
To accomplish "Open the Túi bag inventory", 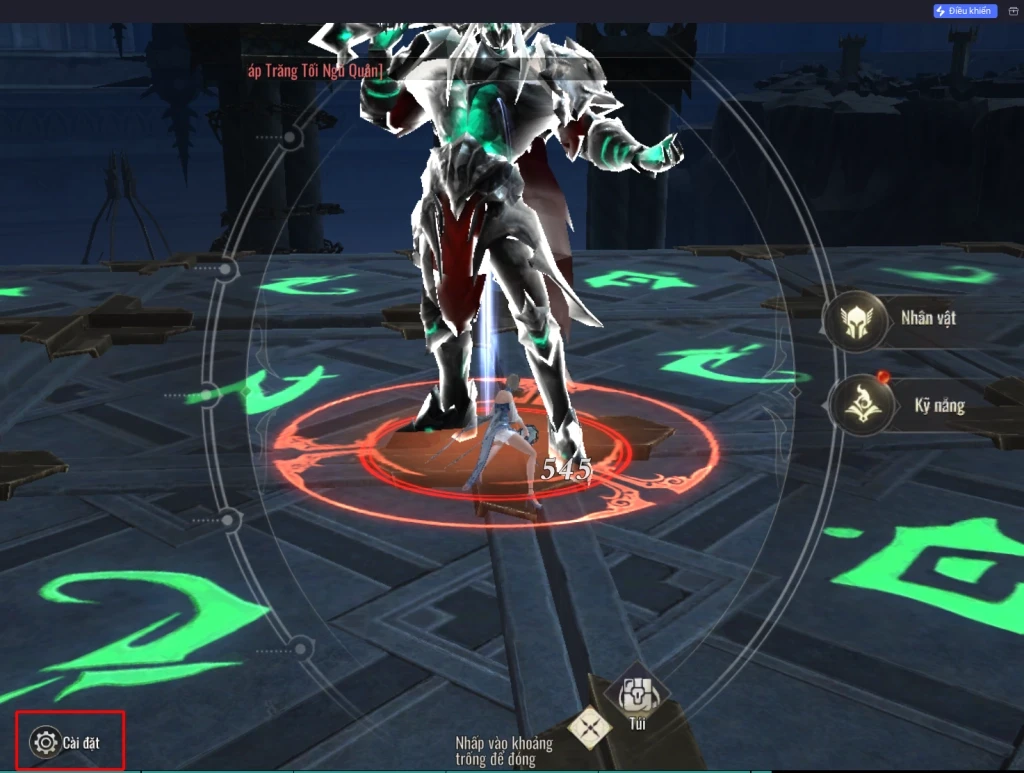I will pyautogui.click(x=636, y=693).
